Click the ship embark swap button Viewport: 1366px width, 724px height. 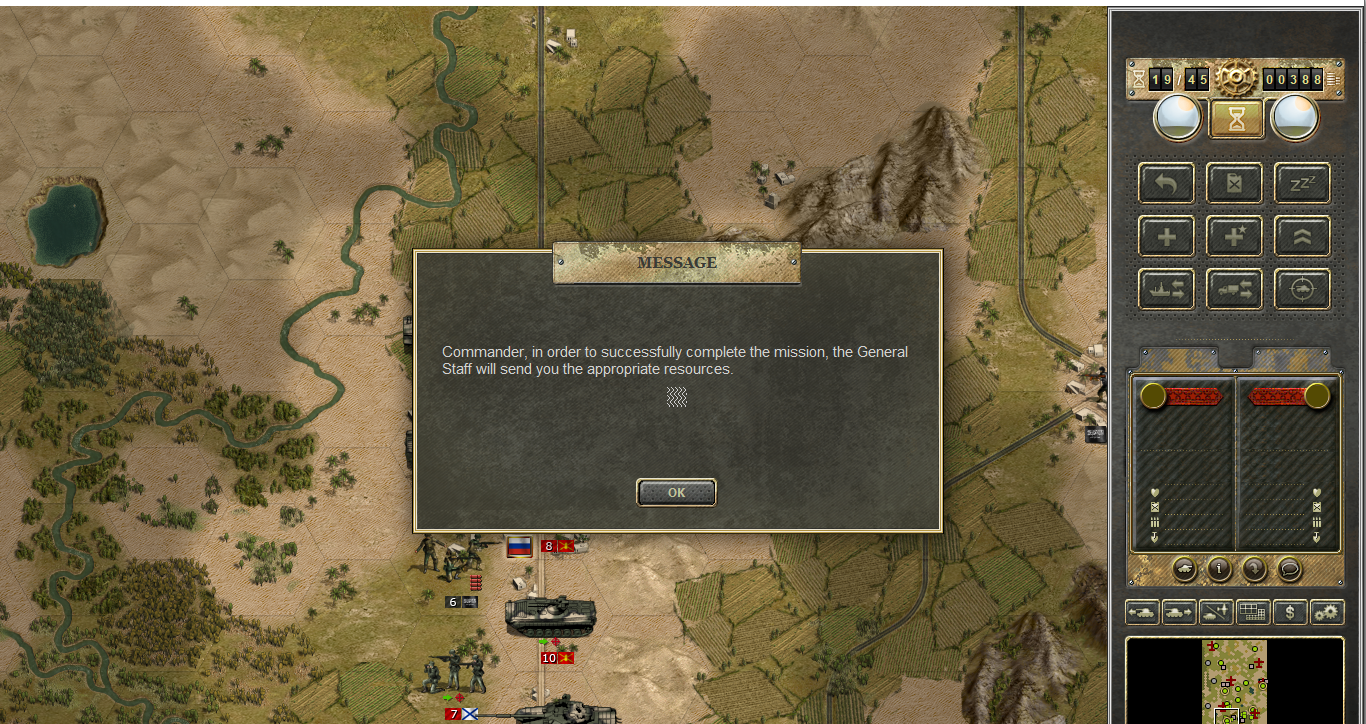click(1166, 290)
